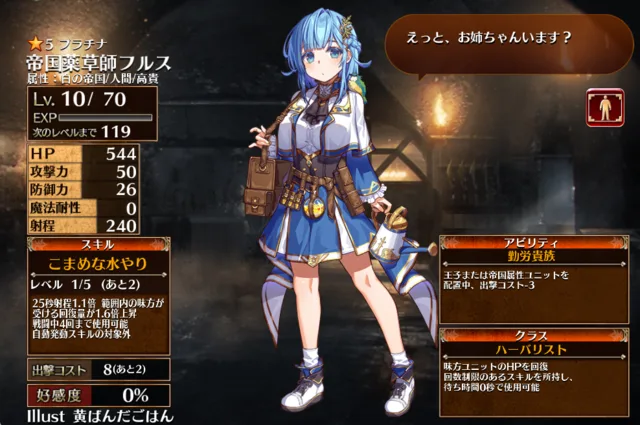The height and width of the screenshot is (425, 640).
Task: Open the 勤労貴族 ability panel
Action: pos(537,256)
